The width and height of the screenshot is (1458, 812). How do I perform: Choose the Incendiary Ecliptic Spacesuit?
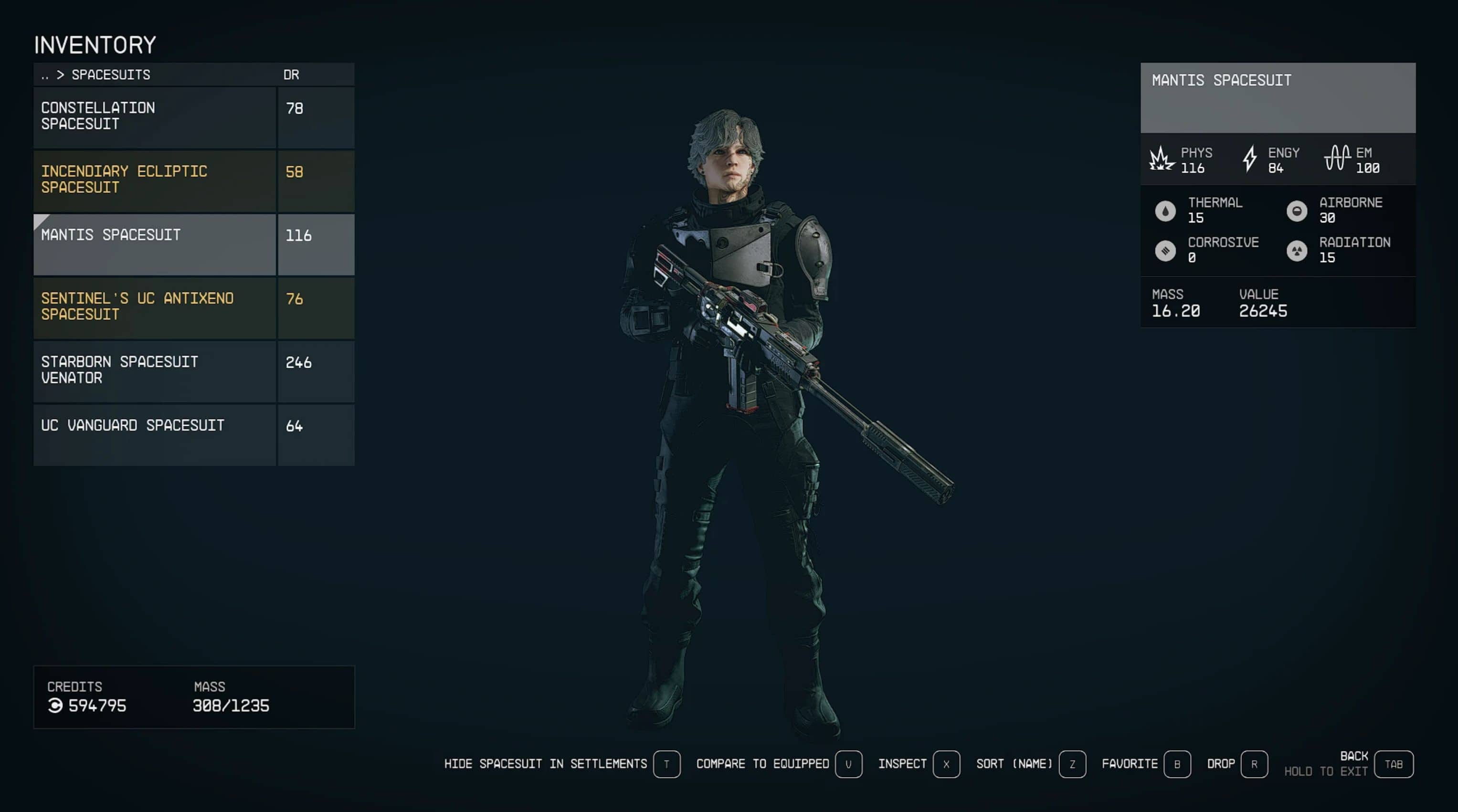click(x=154, y=180)
